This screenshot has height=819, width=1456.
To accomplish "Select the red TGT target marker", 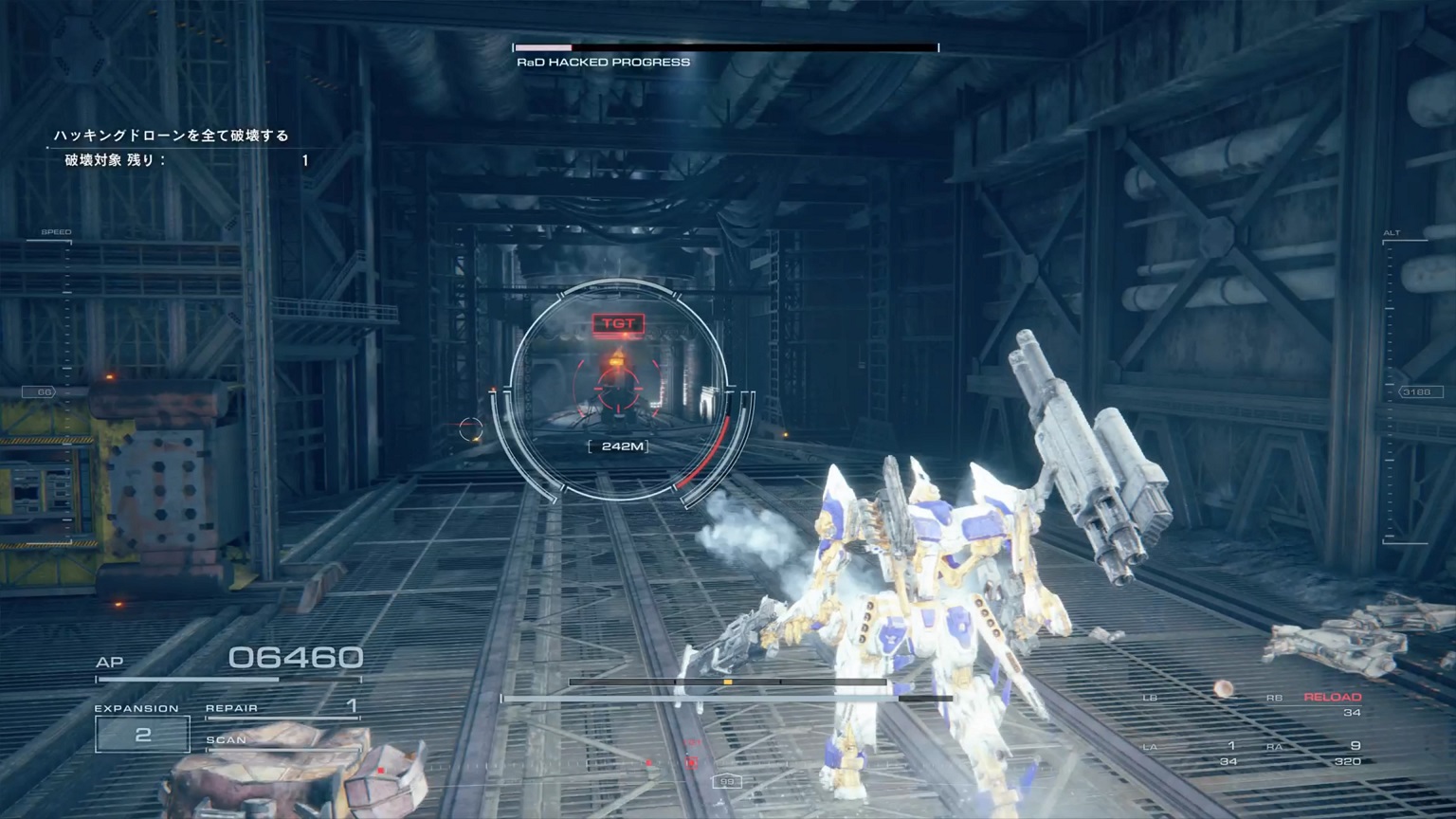I will tap(618, 324).
